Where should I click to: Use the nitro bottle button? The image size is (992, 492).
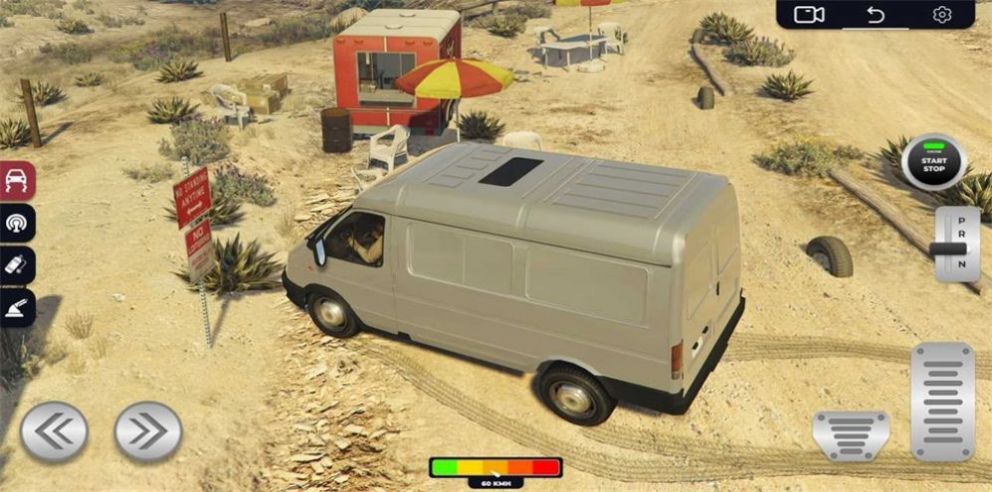point(18,266)
